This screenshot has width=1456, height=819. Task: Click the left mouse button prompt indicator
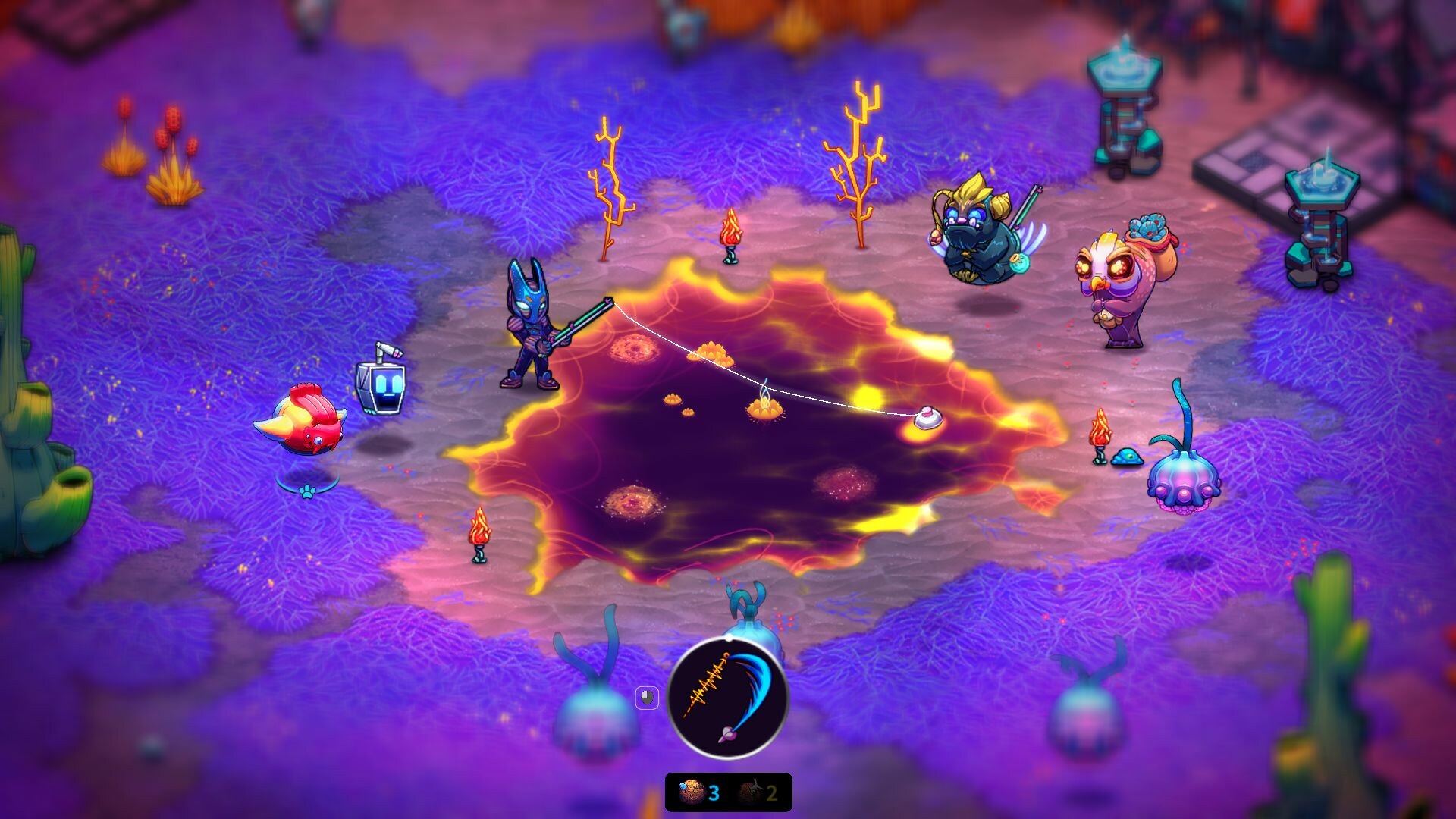(648, 696)
